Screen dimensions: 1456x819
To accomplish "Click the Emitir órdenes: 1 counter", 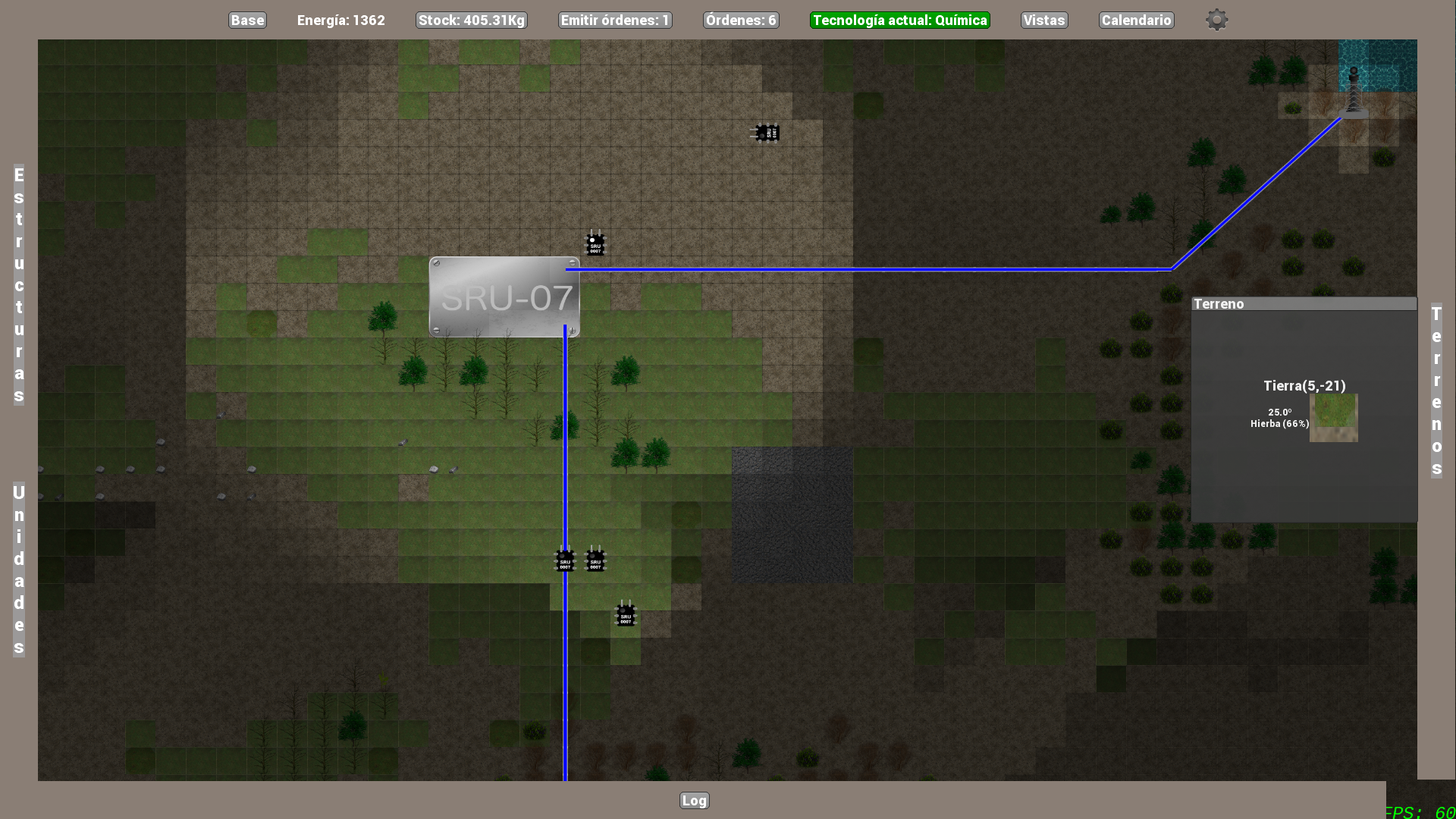I will [614, 20].
